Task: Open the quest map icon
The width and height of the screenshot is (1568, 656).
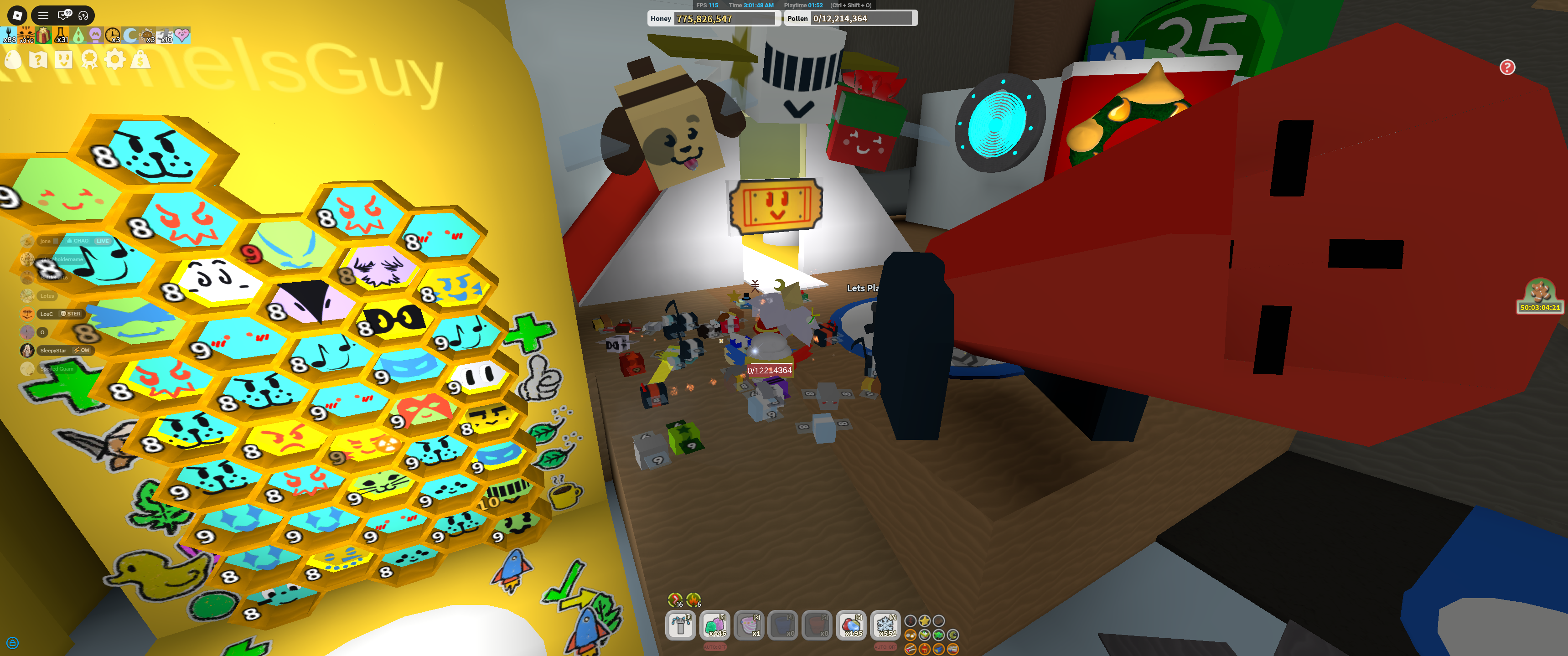Action: [38, 60]
